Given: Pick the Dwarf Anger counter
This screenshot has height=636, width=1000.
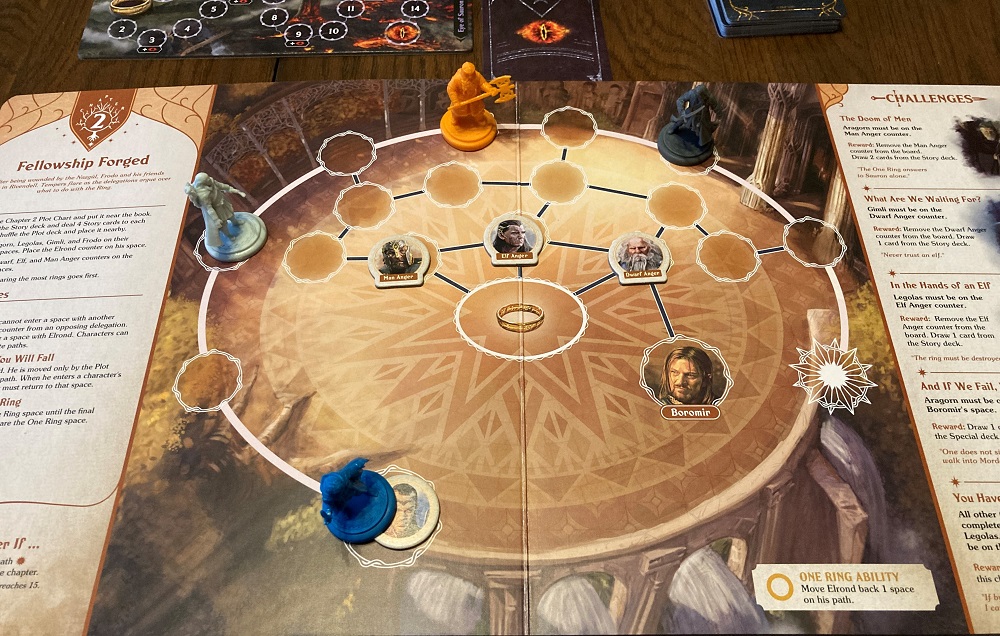Looking at the screenshot, I should (639, 259).
